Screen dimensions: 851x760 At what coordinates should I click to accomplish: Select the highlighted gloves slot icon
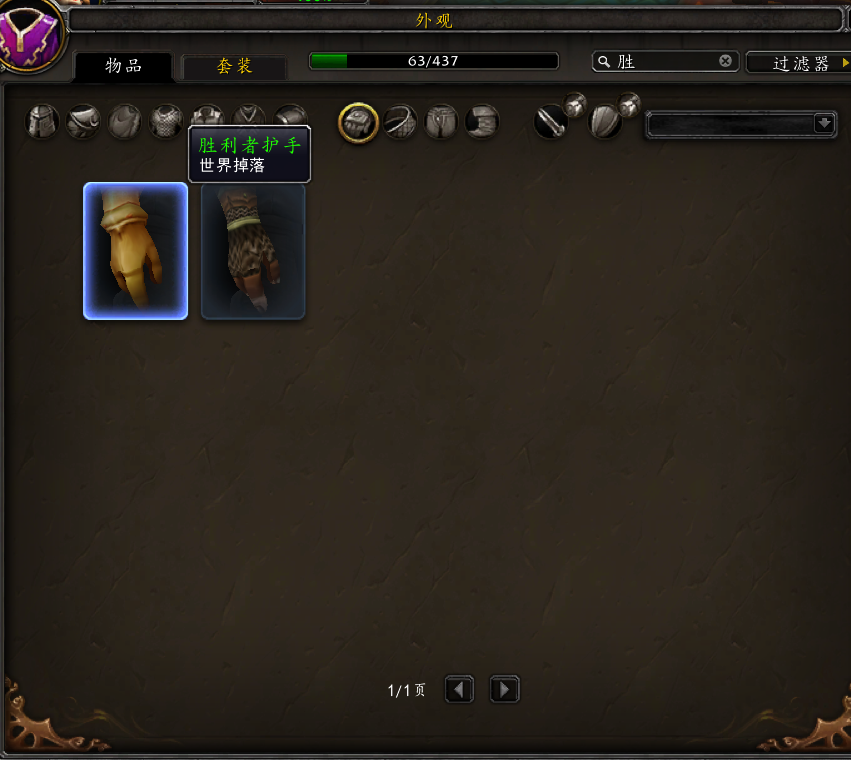[358, 122]
